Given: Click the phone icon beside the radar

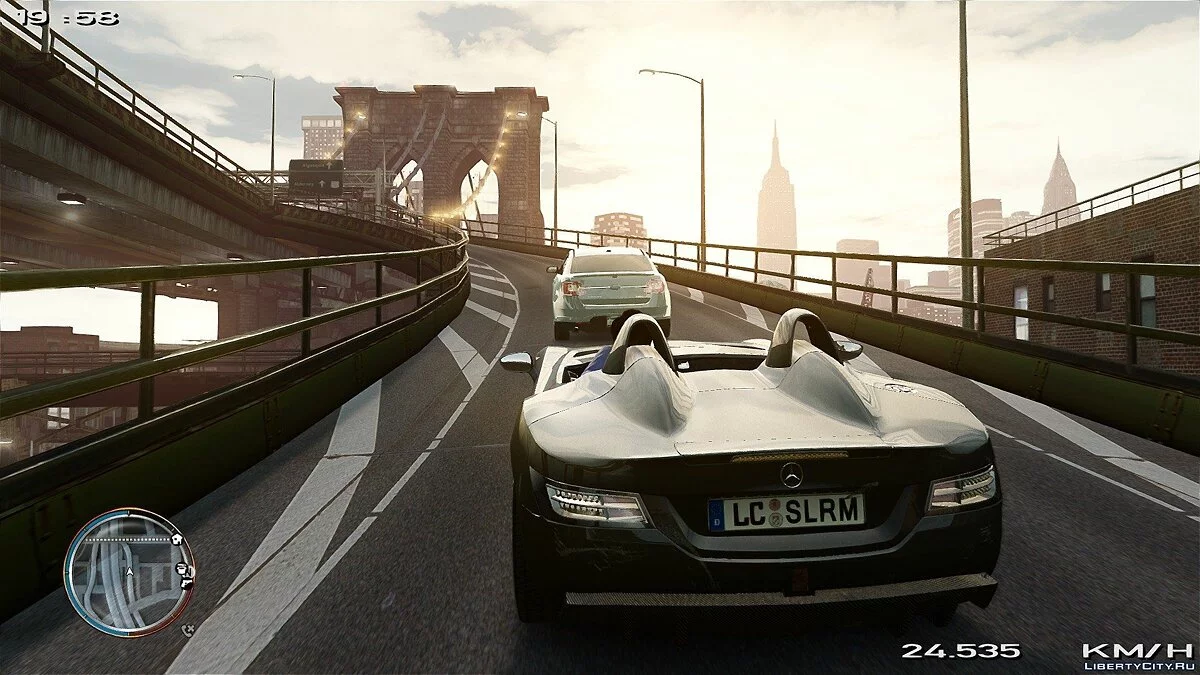Looking at the screenshot, I should [189, 631].
